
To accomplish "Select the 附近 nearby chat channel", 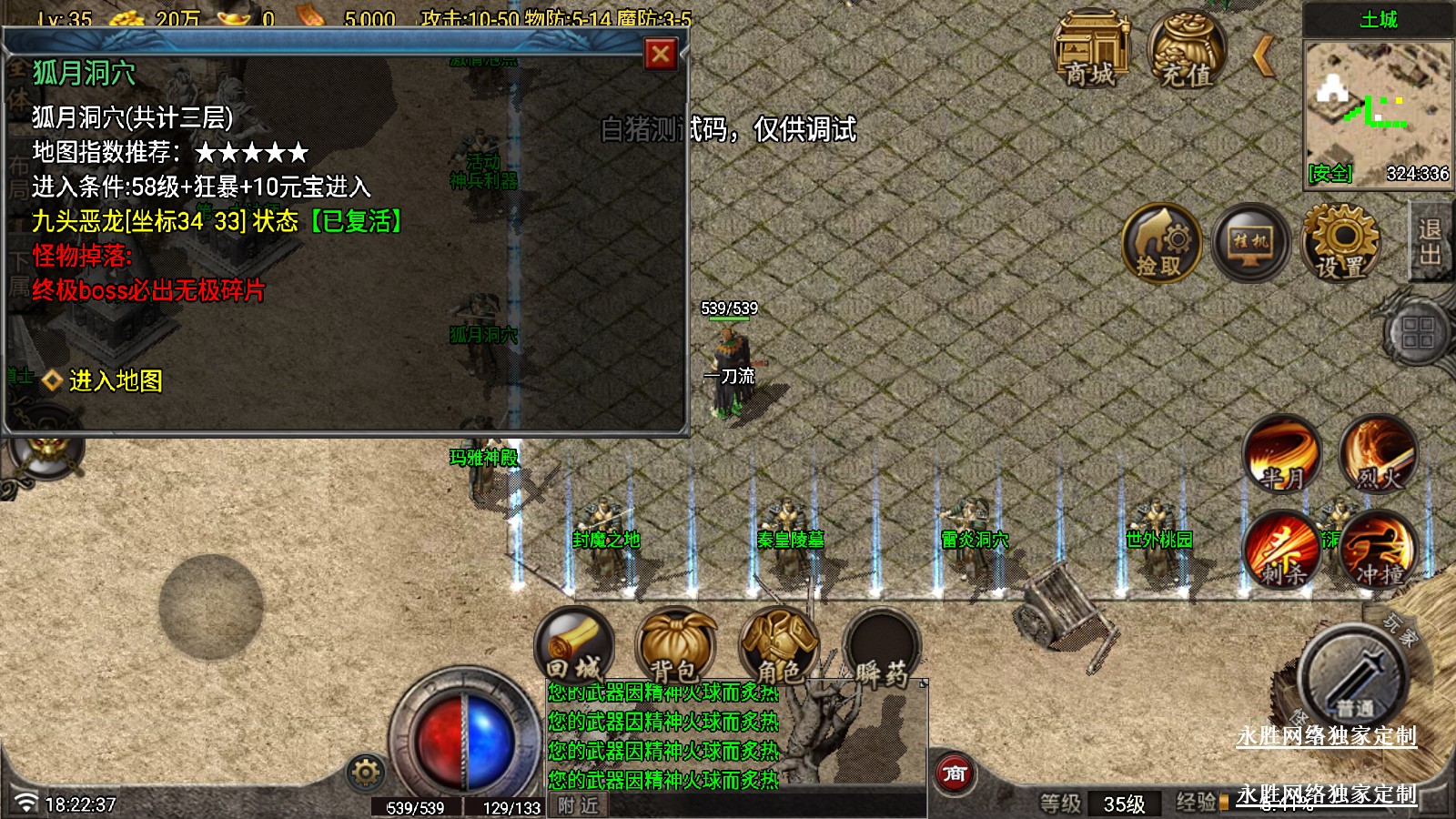I will [579, 805].
